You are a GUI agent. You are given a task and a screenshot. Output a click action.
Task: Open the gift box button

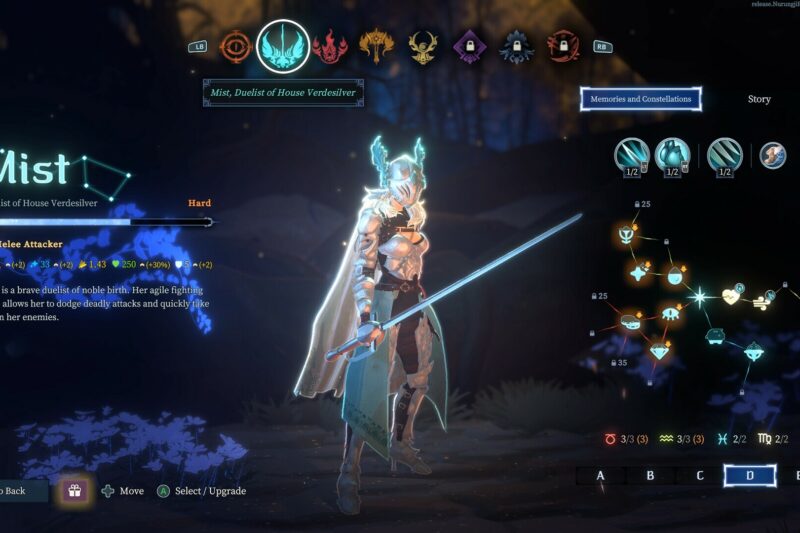coord(73,490)
